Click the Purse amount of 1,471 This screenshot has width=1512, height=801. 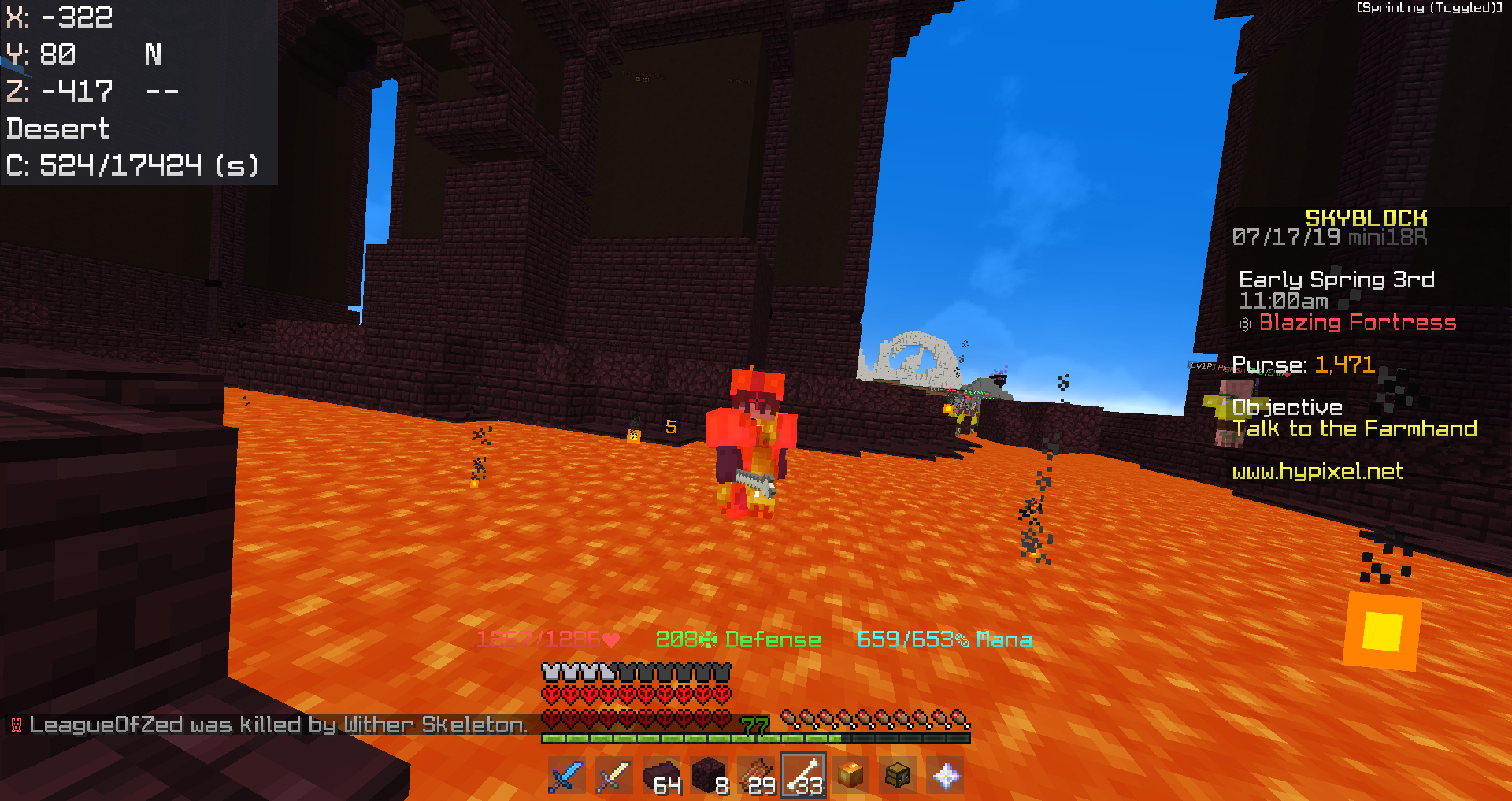coord(1344,364)
